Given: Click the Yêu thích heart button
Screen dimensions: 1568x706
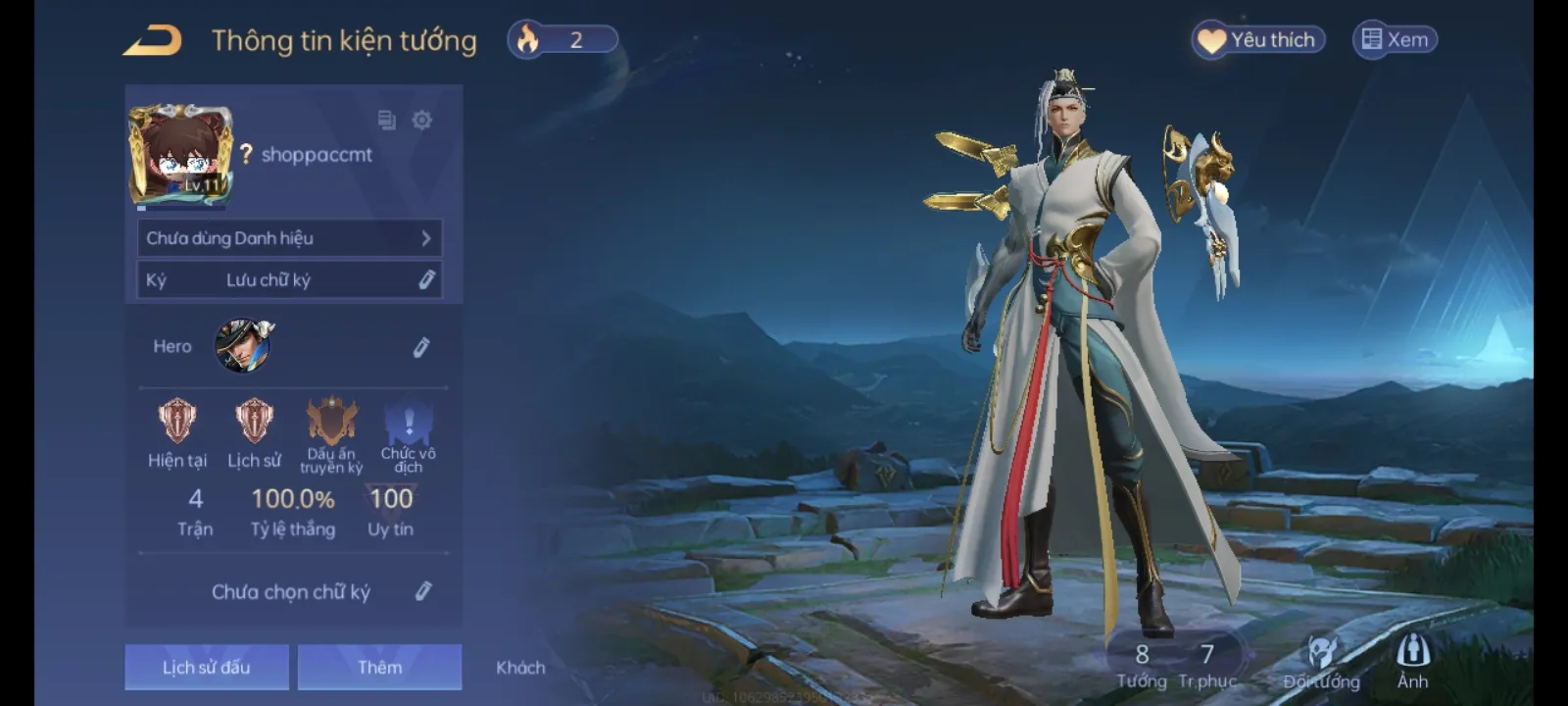Looking at the screenshot, I should pyautogui.click(x=1258, y=40).
